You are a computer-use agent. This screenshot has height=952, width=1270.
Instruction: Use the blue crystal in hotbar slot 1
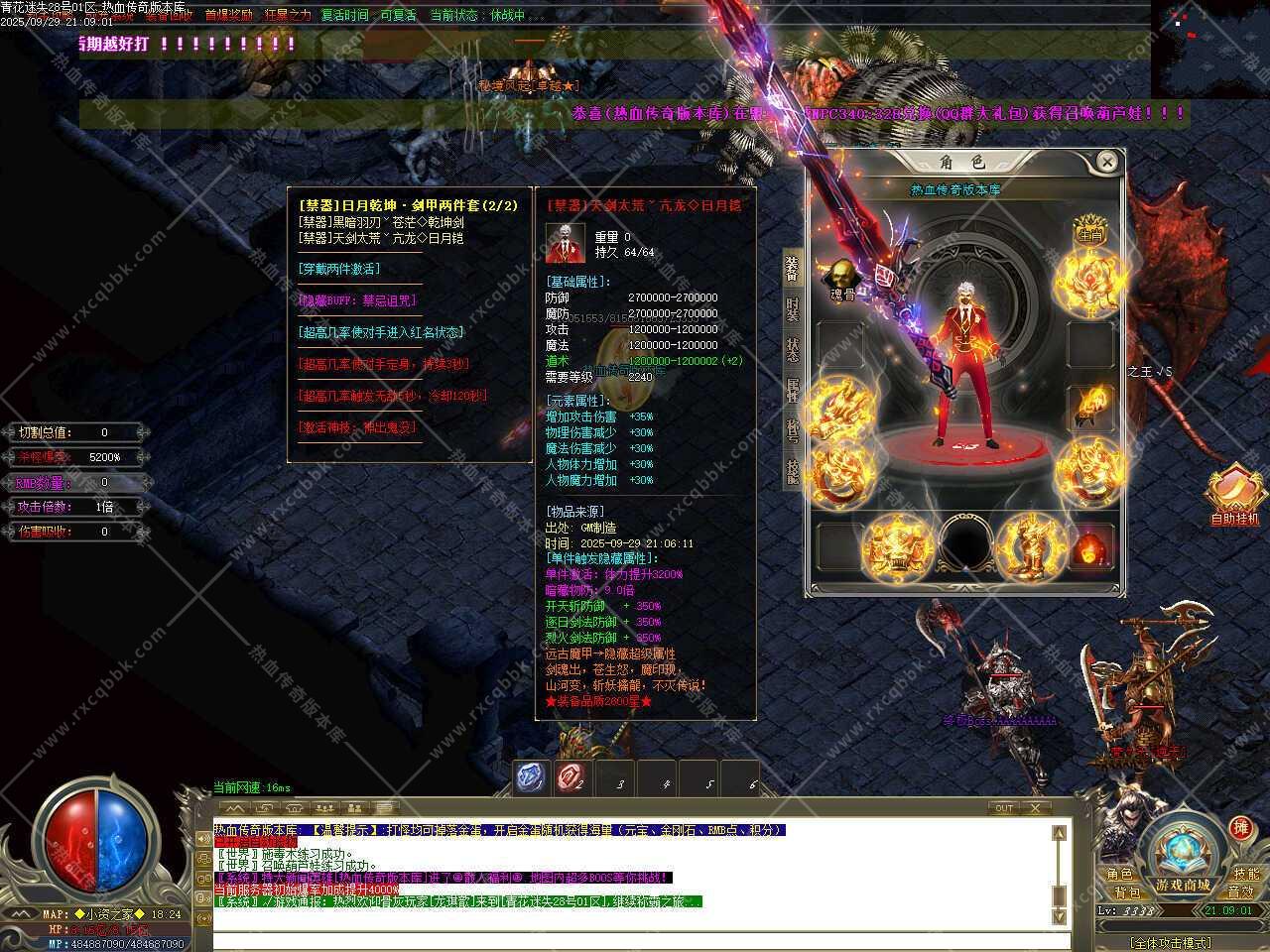tap(531, 778)
